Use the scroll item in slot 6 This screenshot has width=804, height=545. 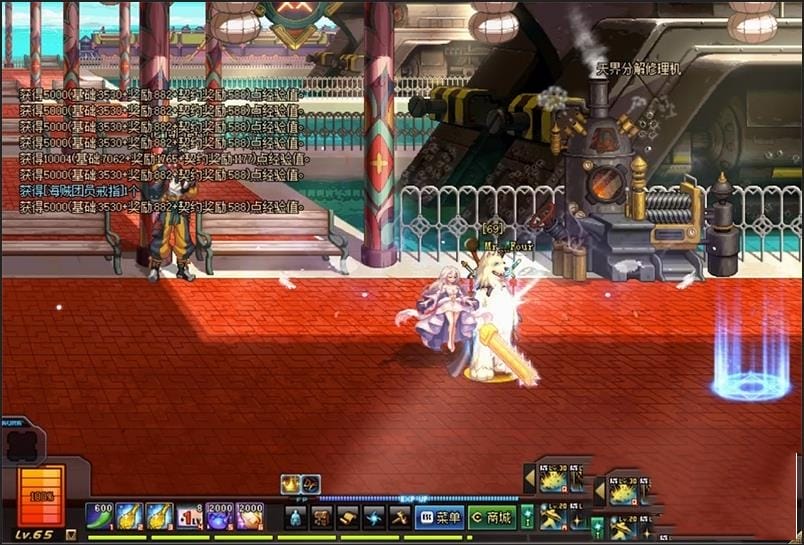pyautogui.click(x=249, y=516)
